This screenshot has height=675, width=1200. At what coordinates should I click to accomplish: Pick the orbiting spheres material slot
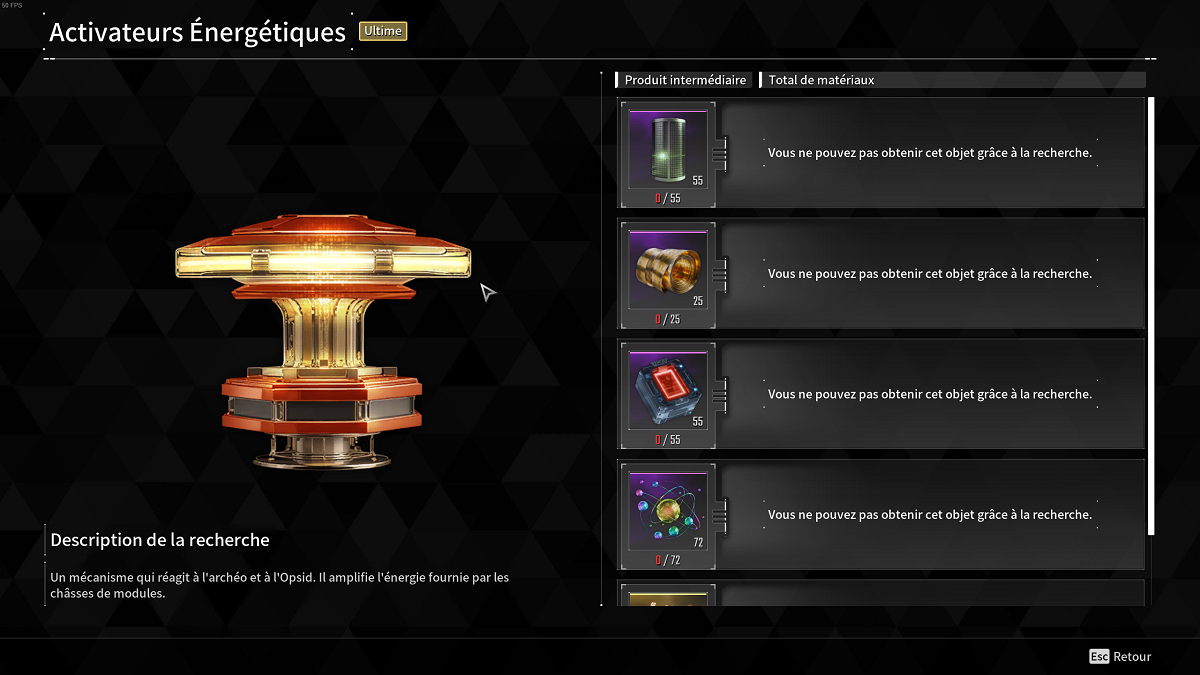click(667, 511)
